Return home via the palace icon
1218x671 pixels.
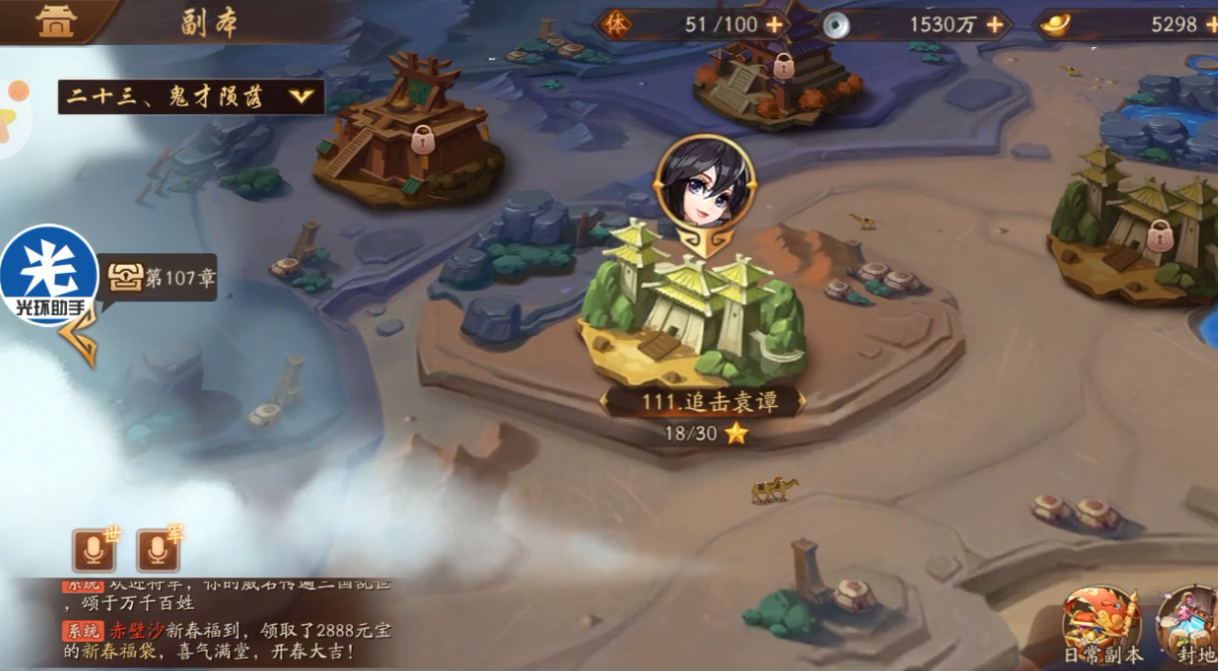(56, 21)
